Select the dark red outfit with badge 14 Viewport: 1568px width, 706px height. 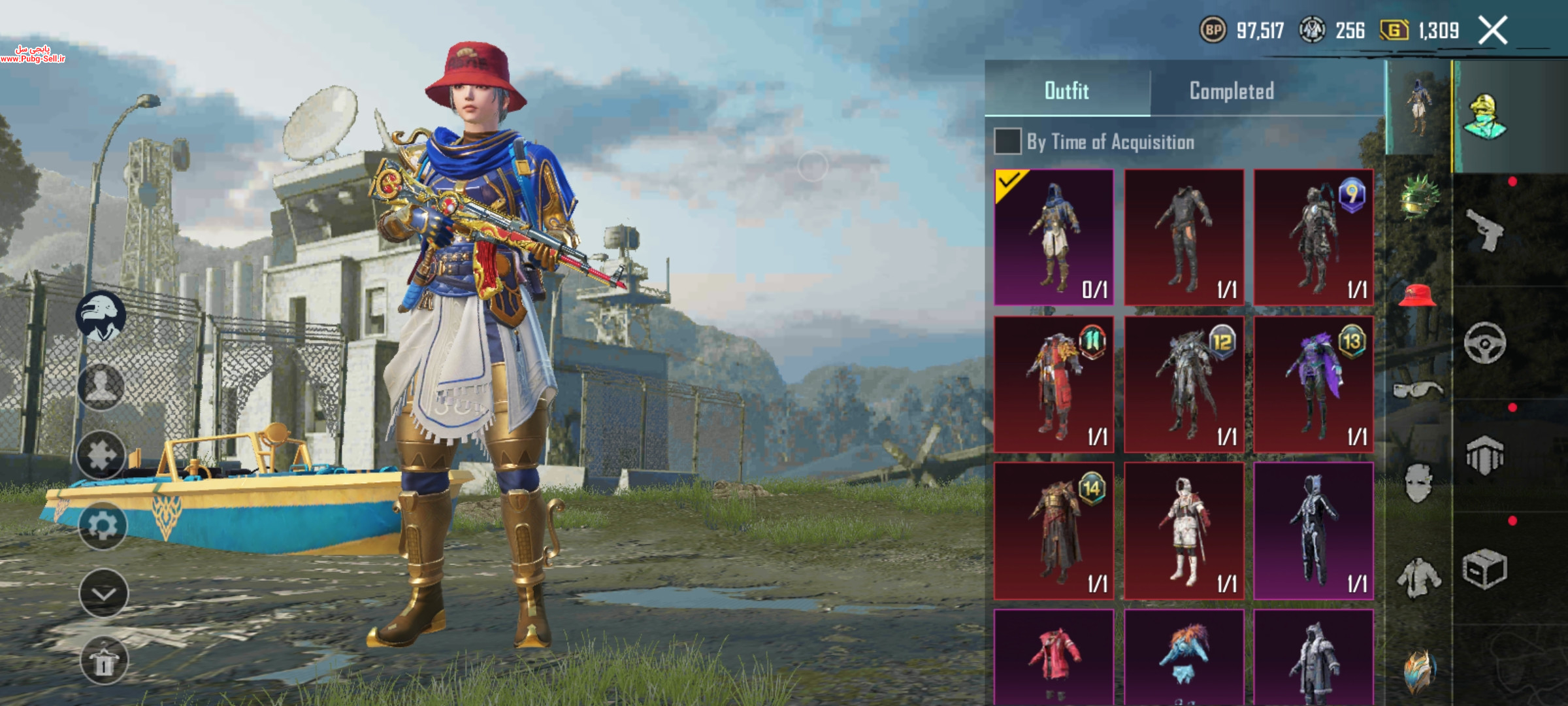[1054, 531]
